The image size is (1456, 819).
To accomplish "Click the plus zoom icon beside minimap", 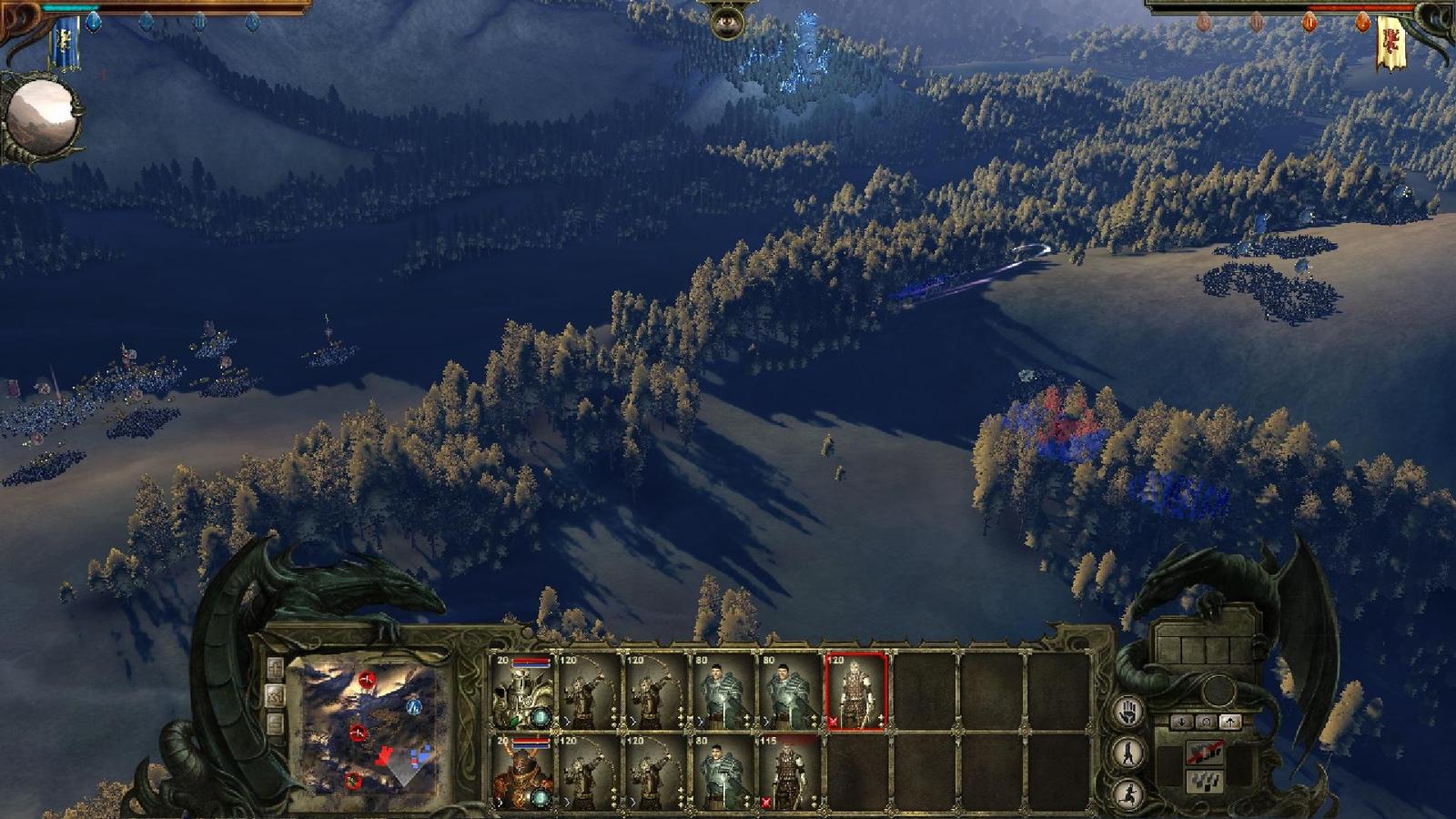I will [x=276, y=669].
